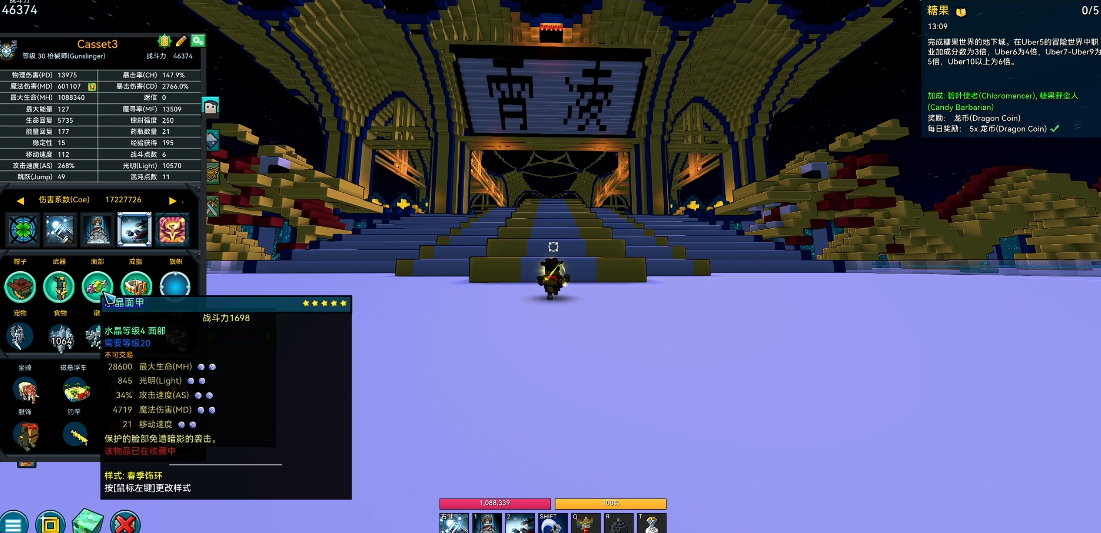
Task: Close the panel with the red X button
Action: [x=124, y=522]
